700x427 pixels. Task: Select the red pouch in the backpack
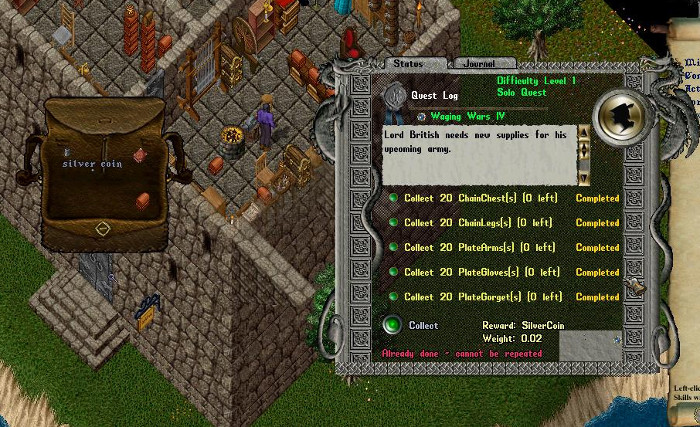pos(140,155)
